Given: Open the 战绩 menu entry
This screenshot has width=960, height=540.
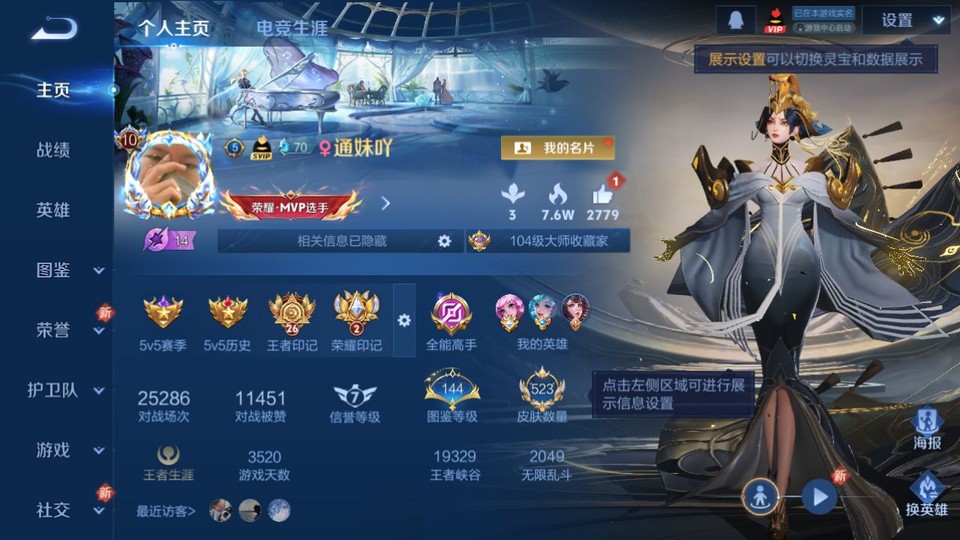Looking at the screenshot, I should (x=53, y=150).
